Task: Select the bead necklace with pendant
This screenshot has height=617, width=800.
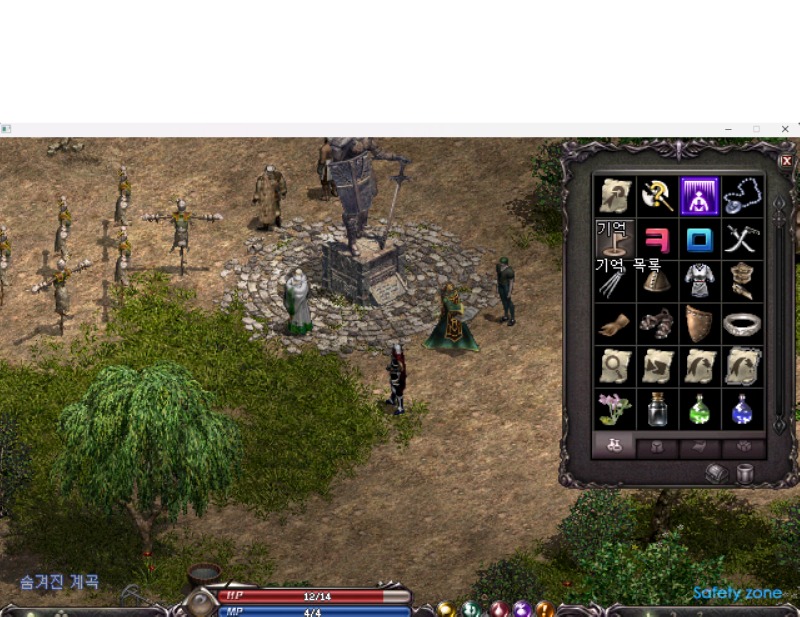Action: pos(742,196)
